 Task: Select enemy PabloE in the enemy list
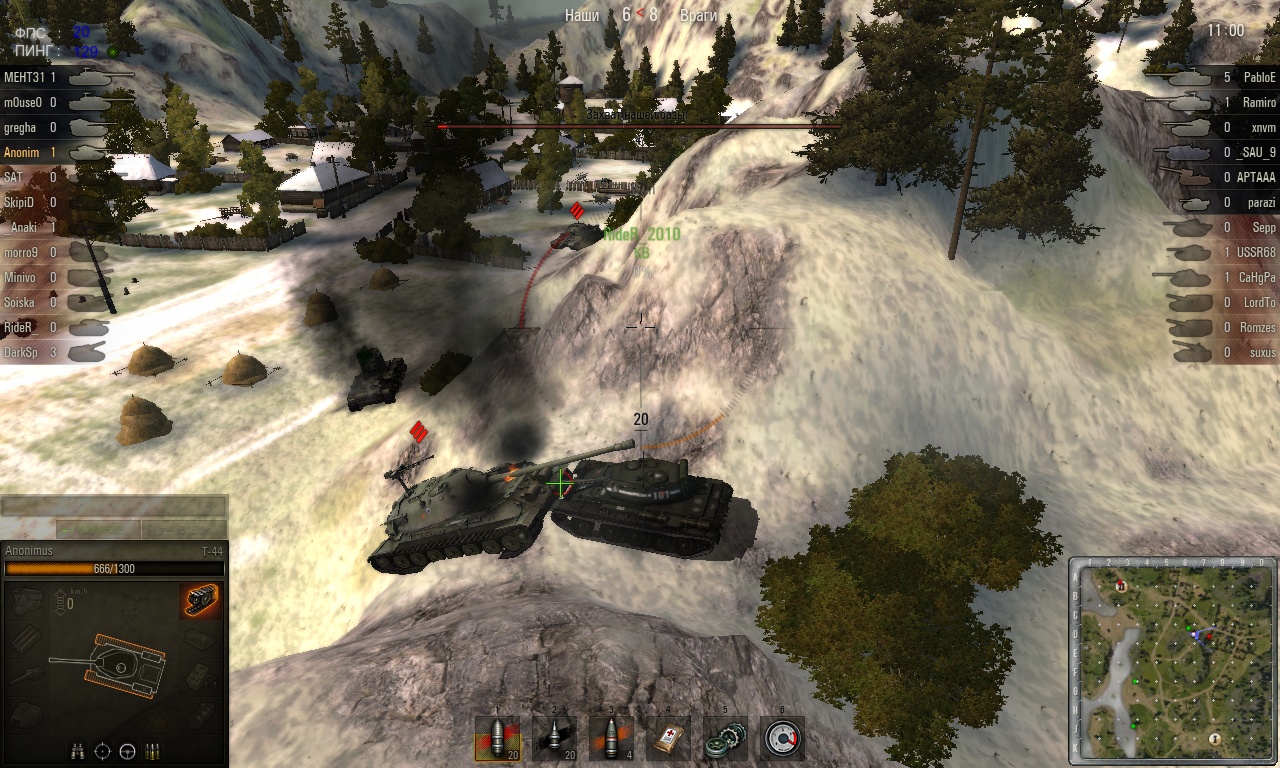point(1259,77)
